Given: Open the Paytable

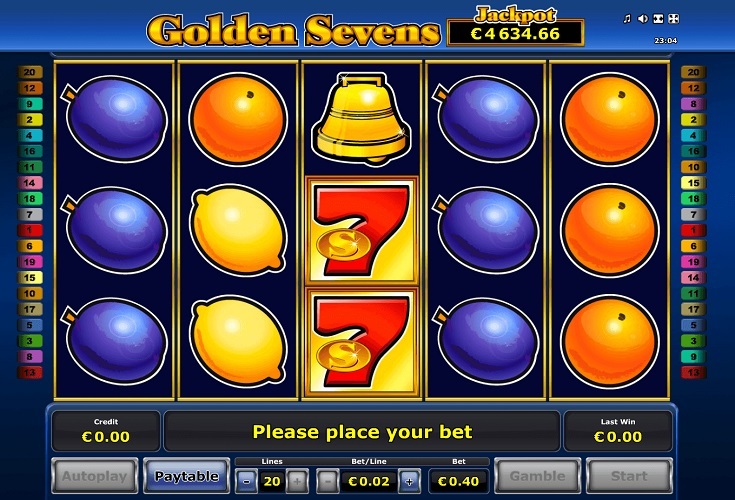Looking at the screenshot, I should [x=187, y=476].
